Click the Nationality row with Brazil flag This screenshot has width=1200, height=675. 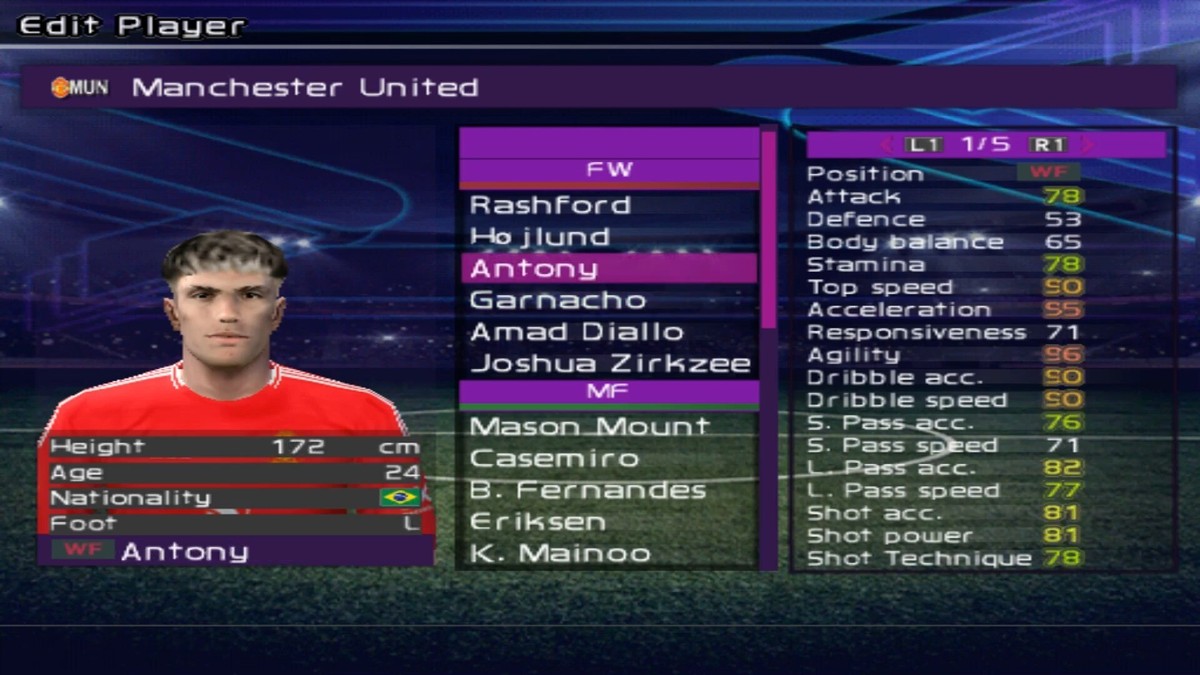[236, 497]
